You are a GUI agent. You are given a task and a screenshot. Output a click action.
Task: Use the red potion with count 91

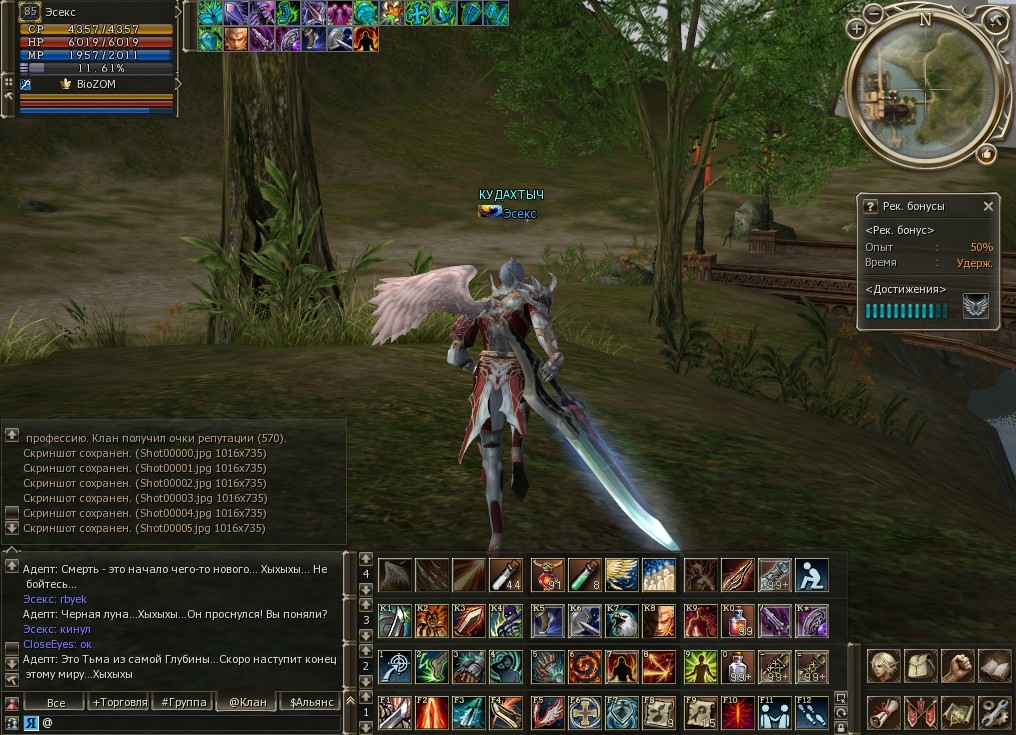tap(547, 575)
